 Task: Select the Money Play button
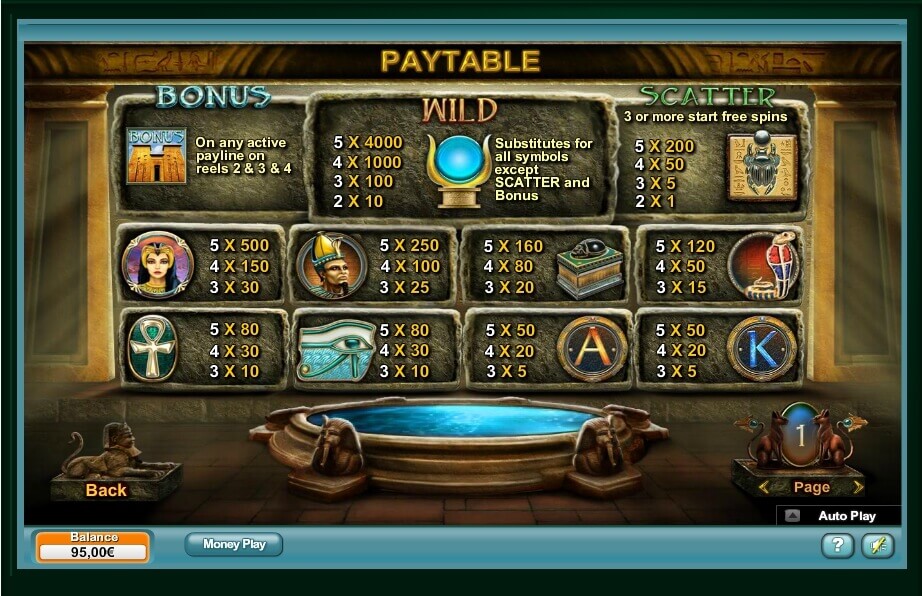pyautogui.click(x=234, y=545)
